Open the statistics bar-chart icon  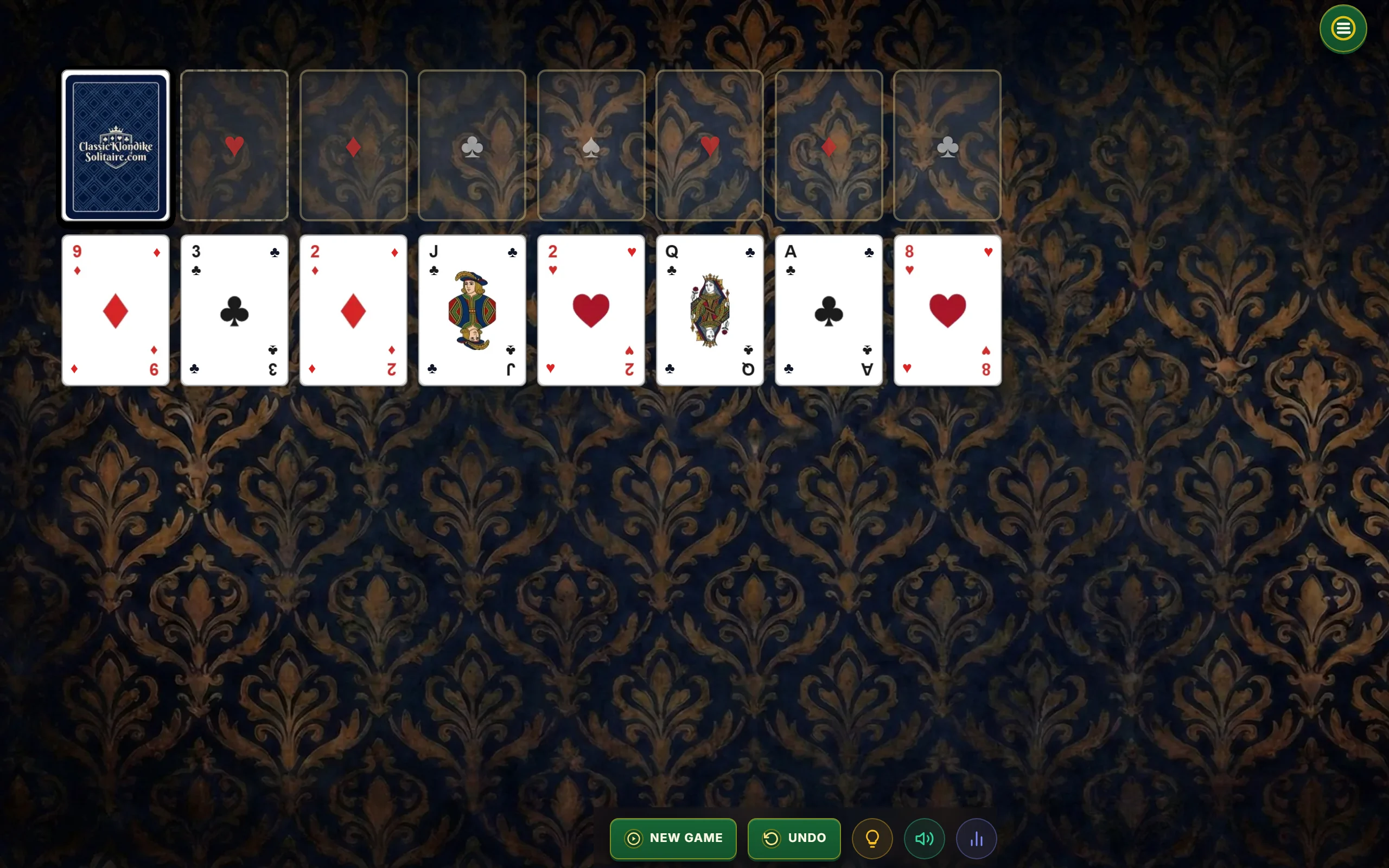(976, 838)
